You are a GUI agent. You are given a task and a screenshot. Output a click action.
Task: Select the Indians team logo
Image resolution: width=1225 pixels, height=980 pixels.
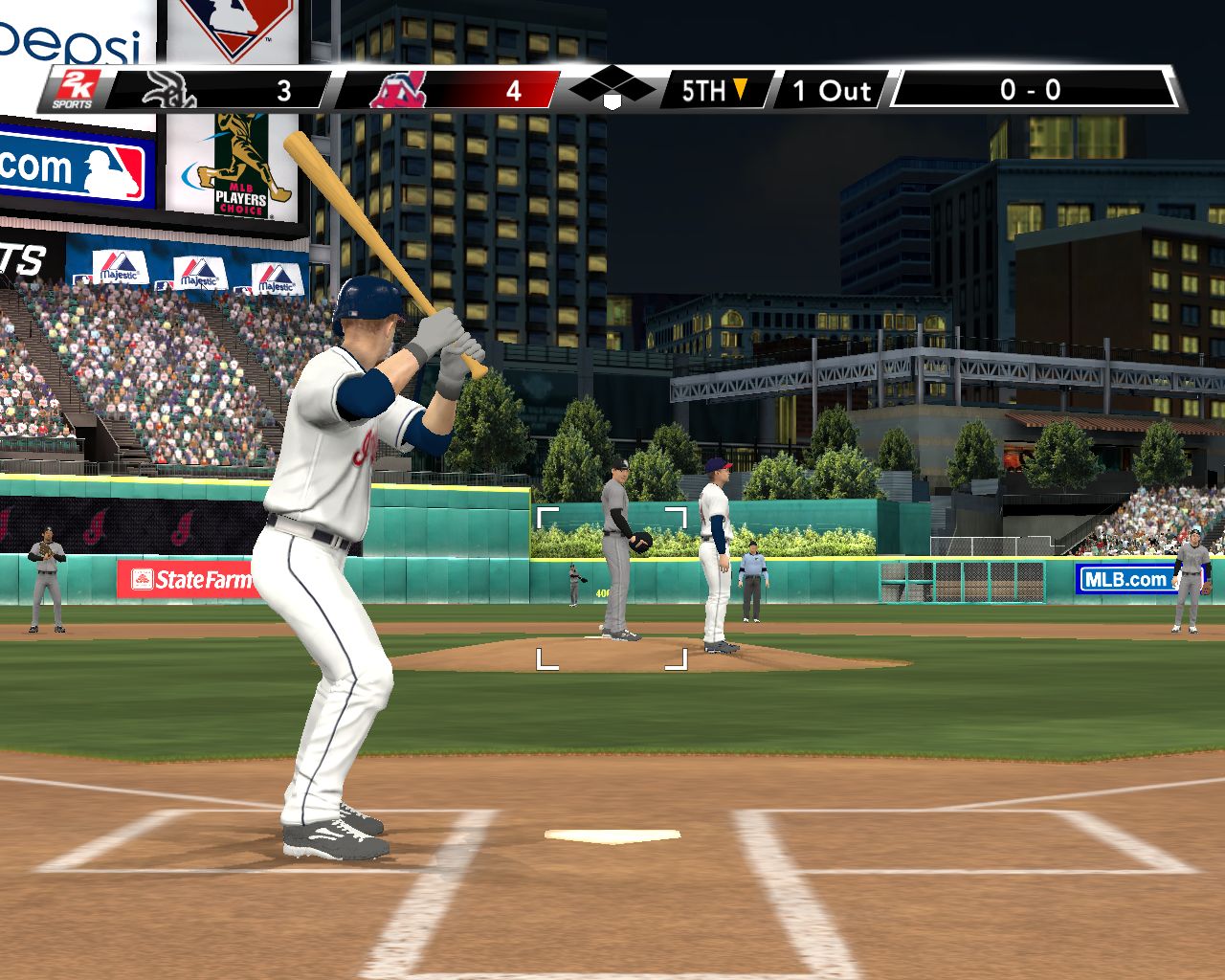point(399,91)
